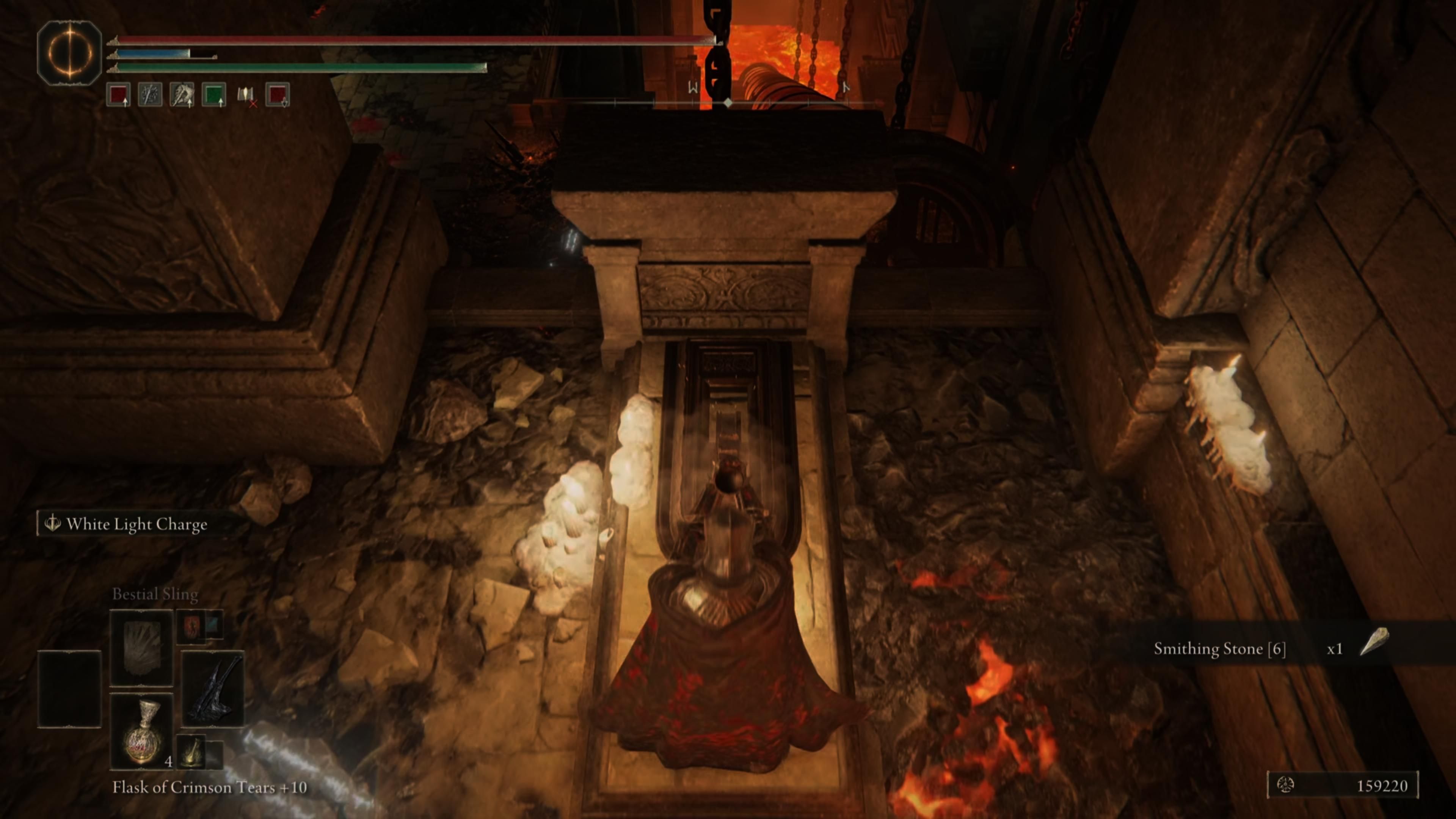Screen dimensions: 1456x819
Task: Click the Great Rune emblem icon
Action: tap(69, 53)
